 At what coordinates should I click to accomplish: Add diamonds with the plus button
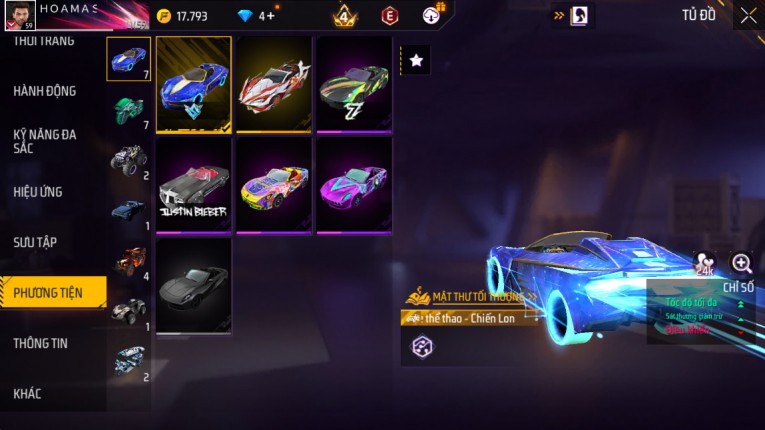pos(270,16)
